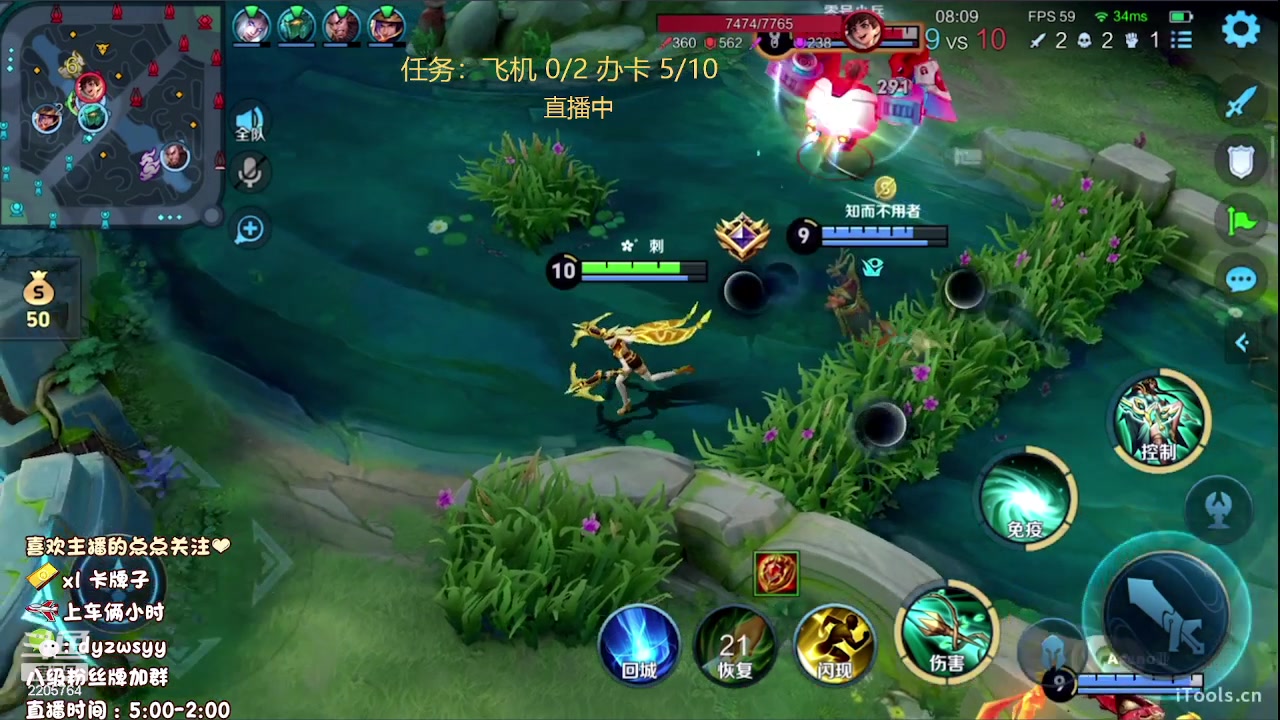Toggle the 全队 team speaker

[249, 122]
